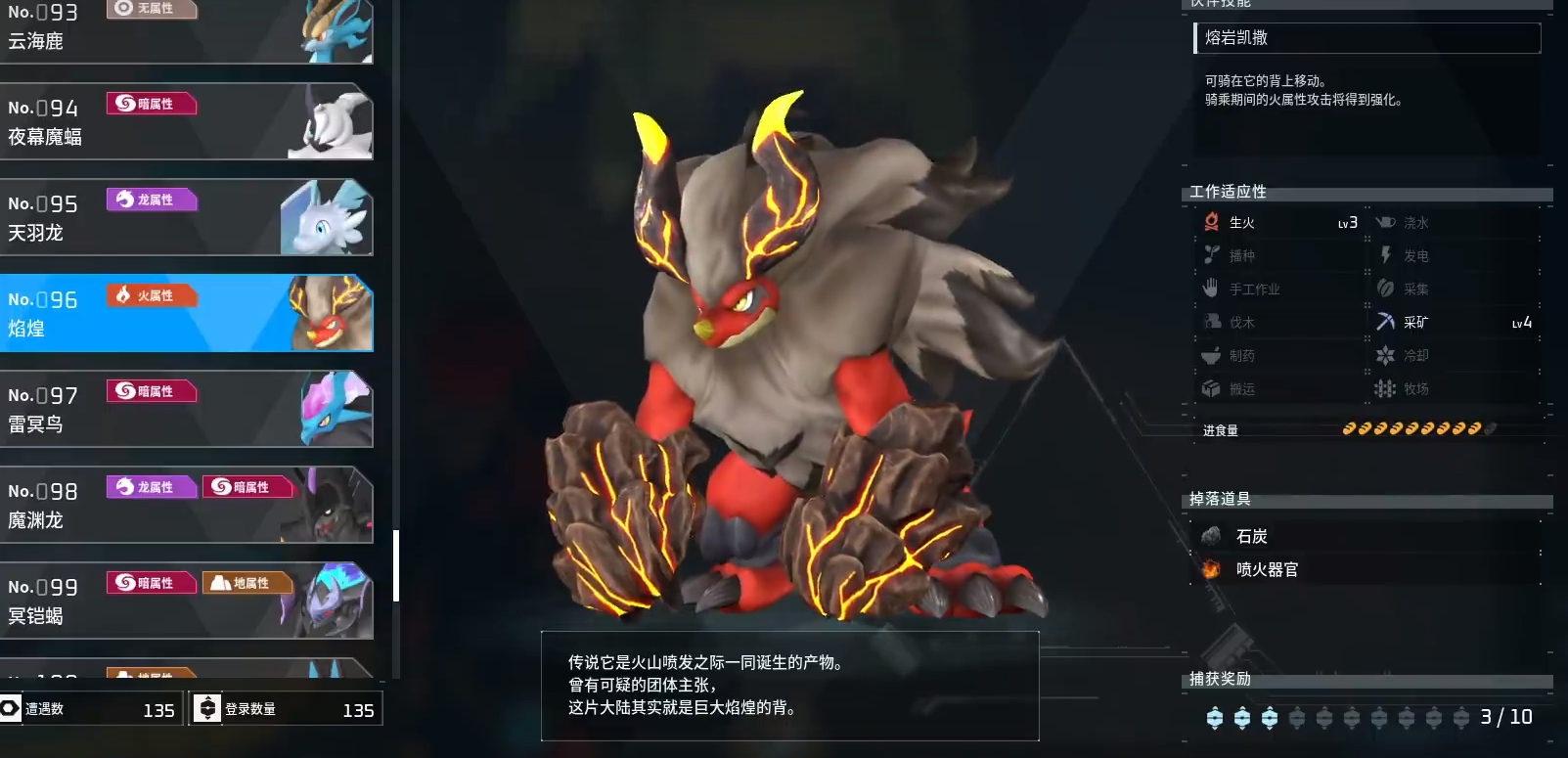Click the 采矿 (Mining) Lv4 skill icon

tap(1385, 321)
